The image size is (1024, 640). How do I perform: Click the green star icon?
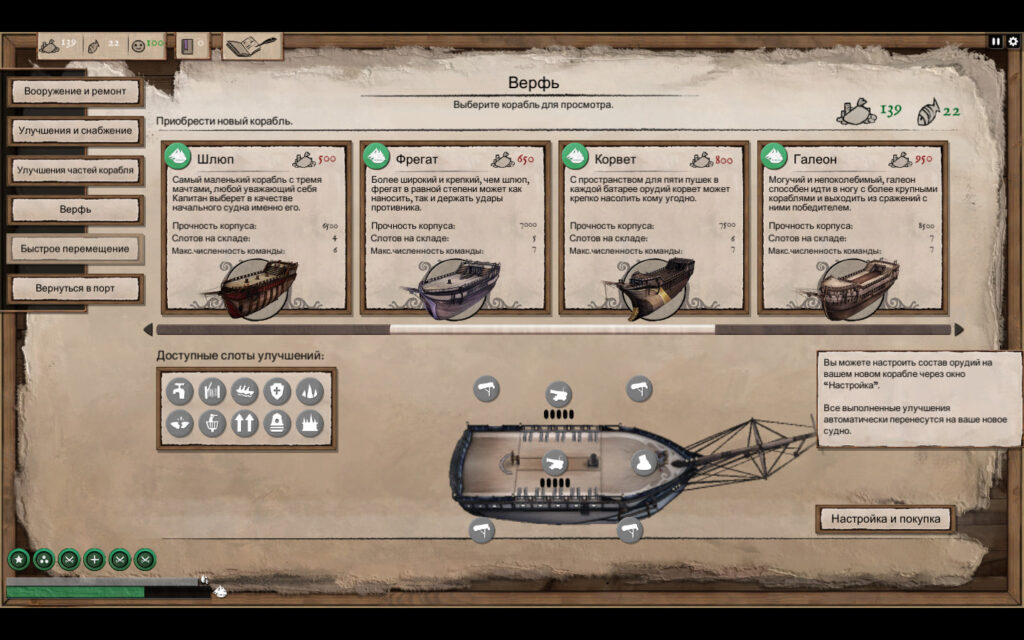18,560
